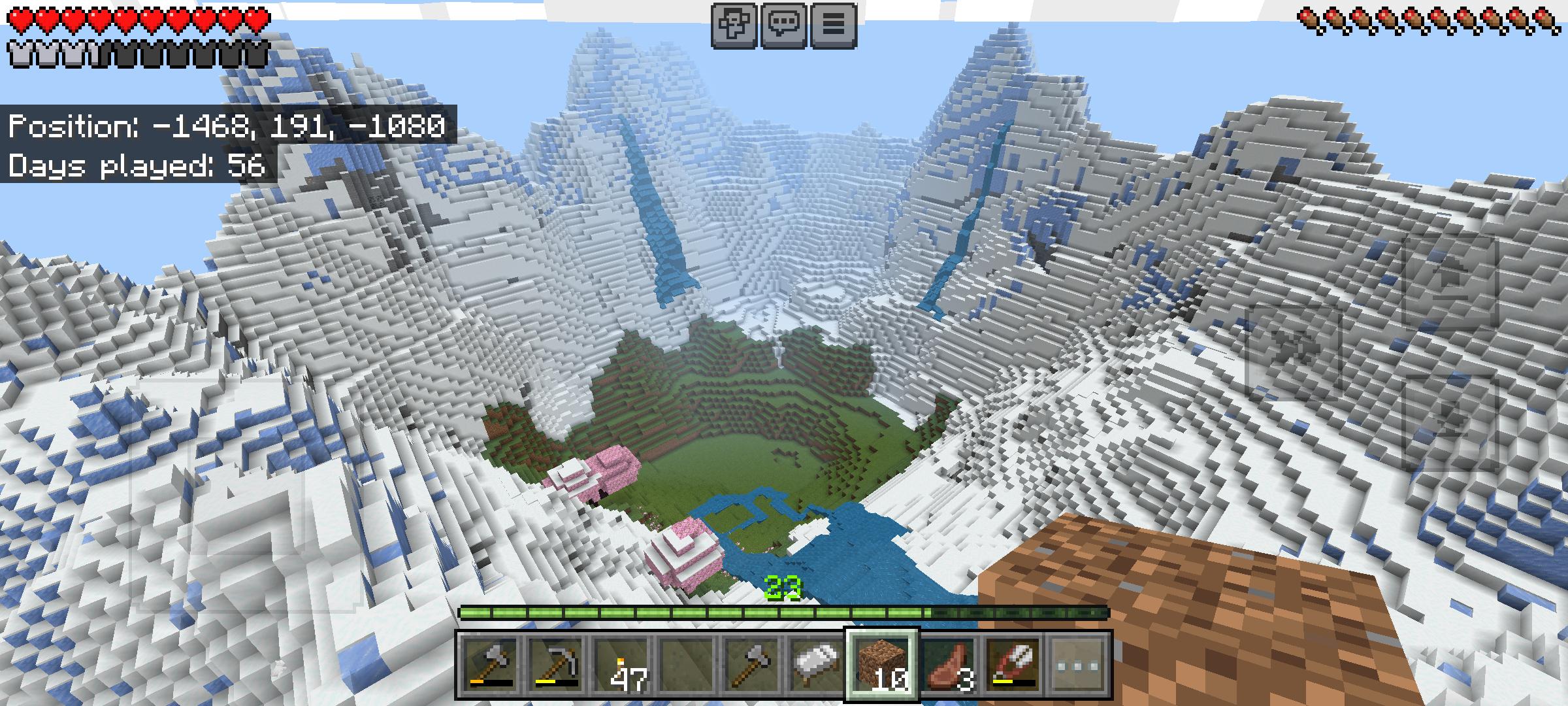Open the chat window
The image size is (1568, 706).
[x=783, y=22]
